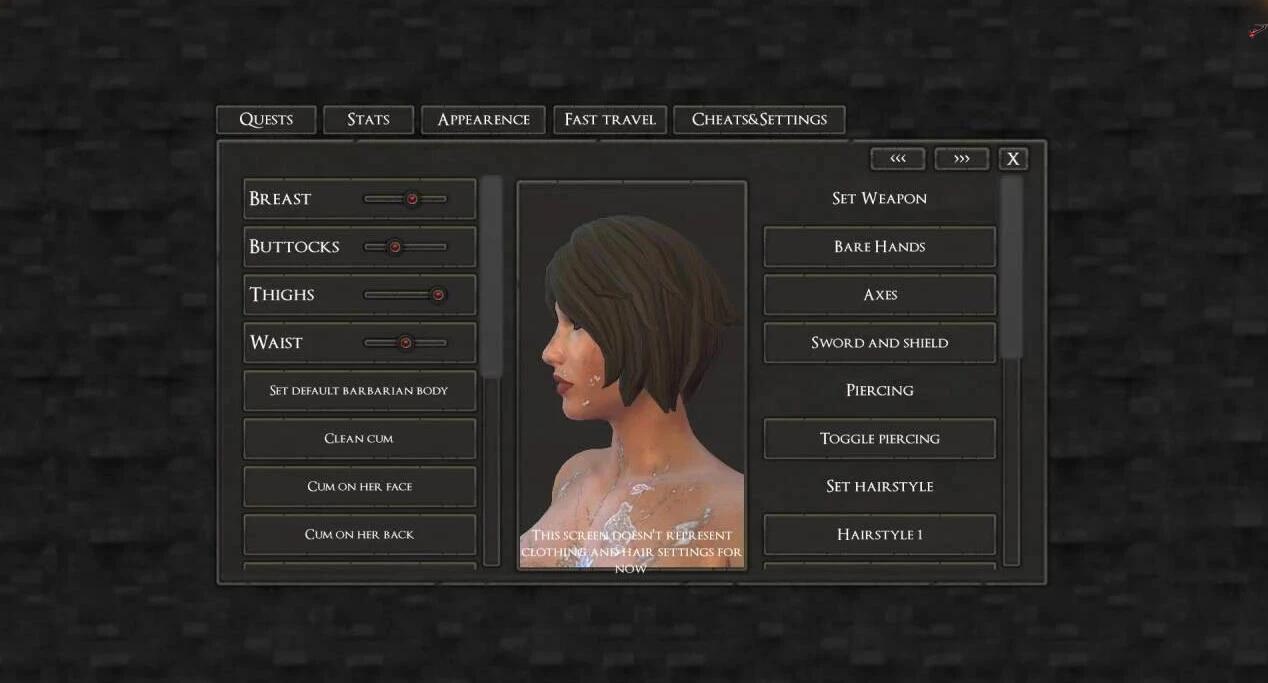
Task: Reset to default barbarian body
Action: [359, 391]
